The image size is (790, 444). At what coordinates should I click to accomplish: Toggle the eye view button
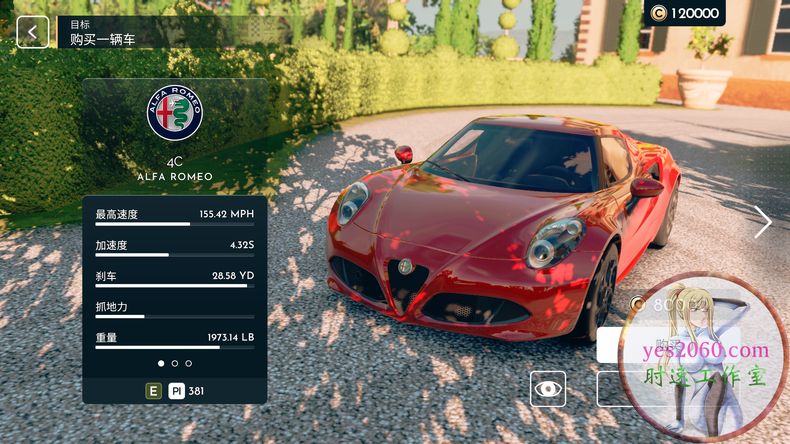tap(547, 389)
